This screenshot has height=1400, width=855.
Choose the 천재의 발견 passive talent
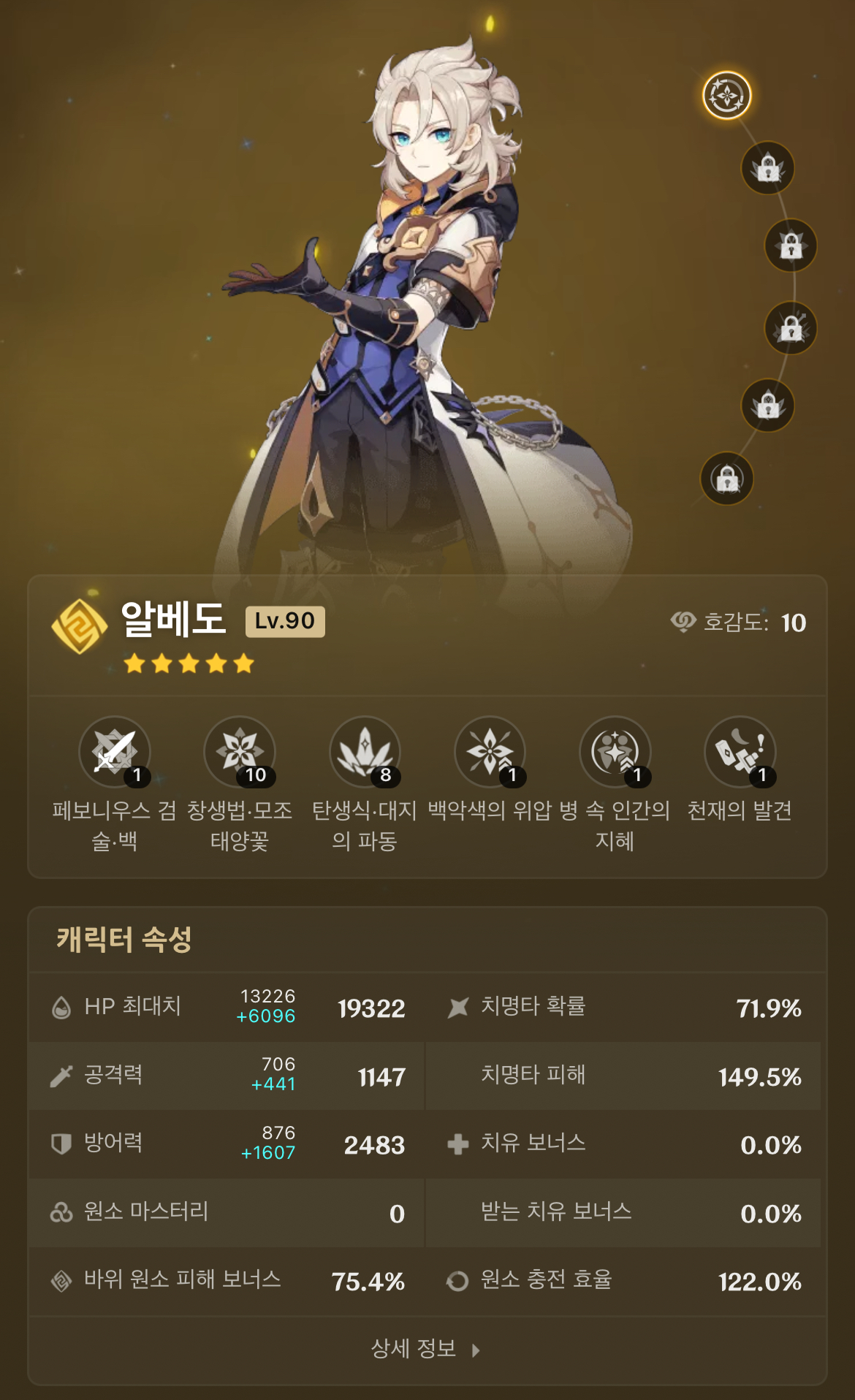tap(740, 752)
